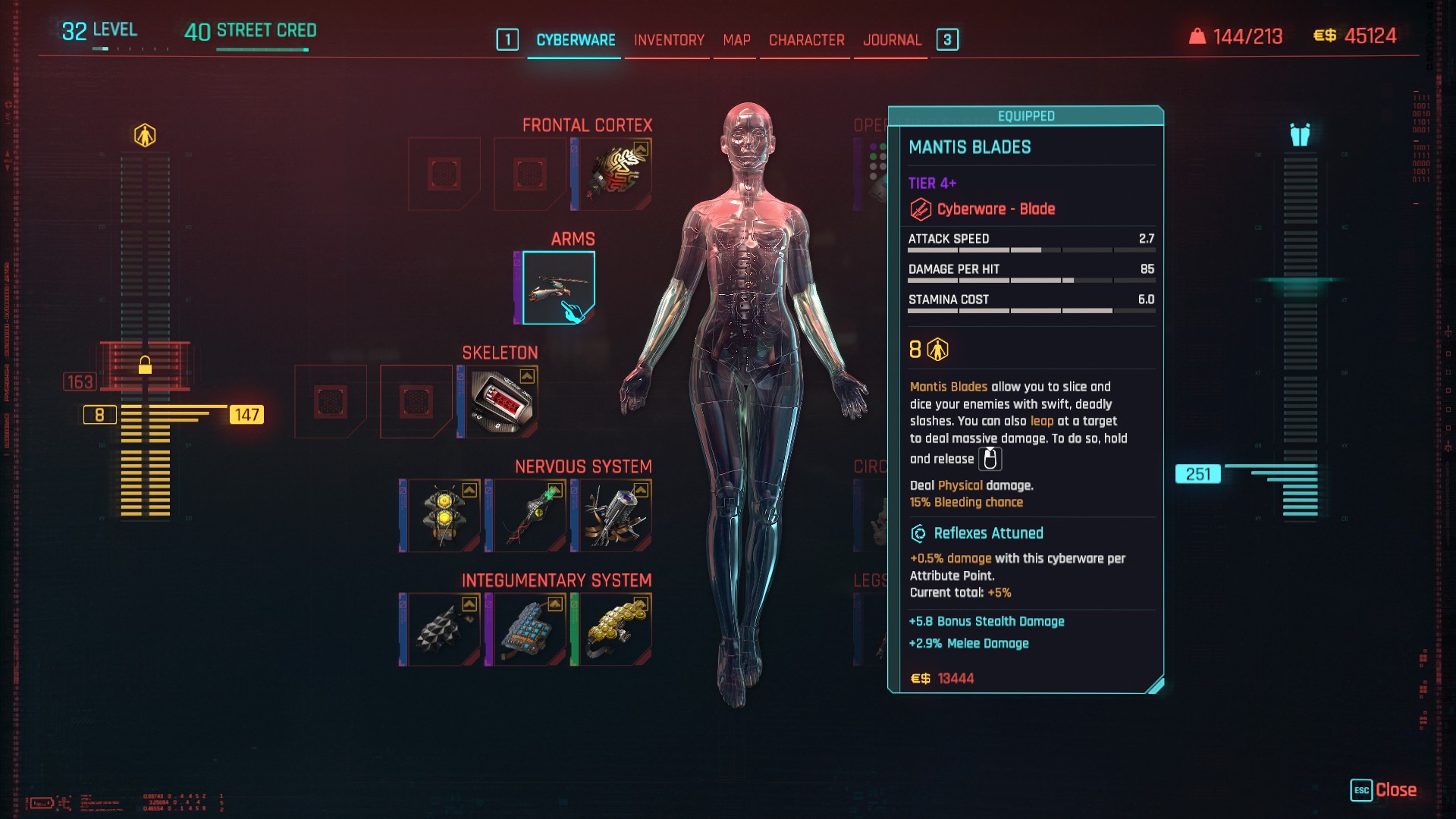Image resolution: width=1456 pixels, height=819 pixels.
Task: Open the Character tab
Action: click(x=806, y=40)
